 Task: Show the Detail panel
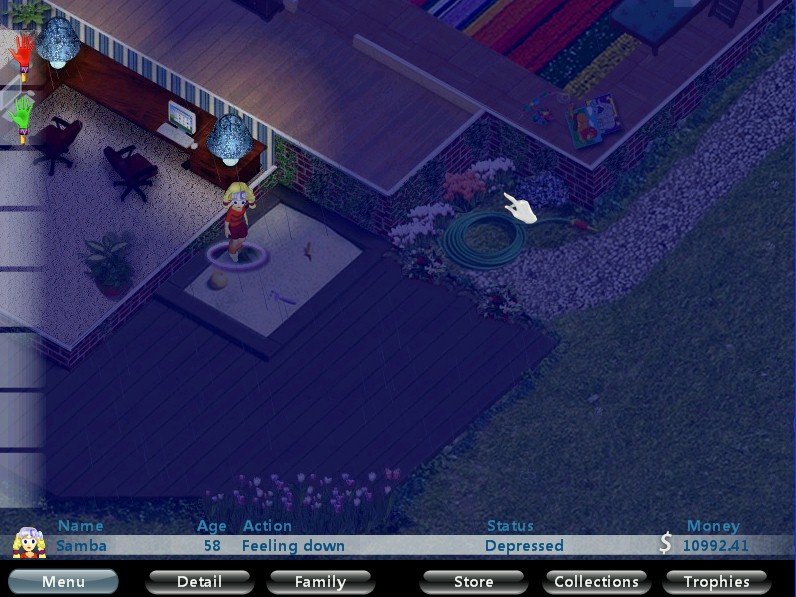pyautogui.click(x=199, y=581)
